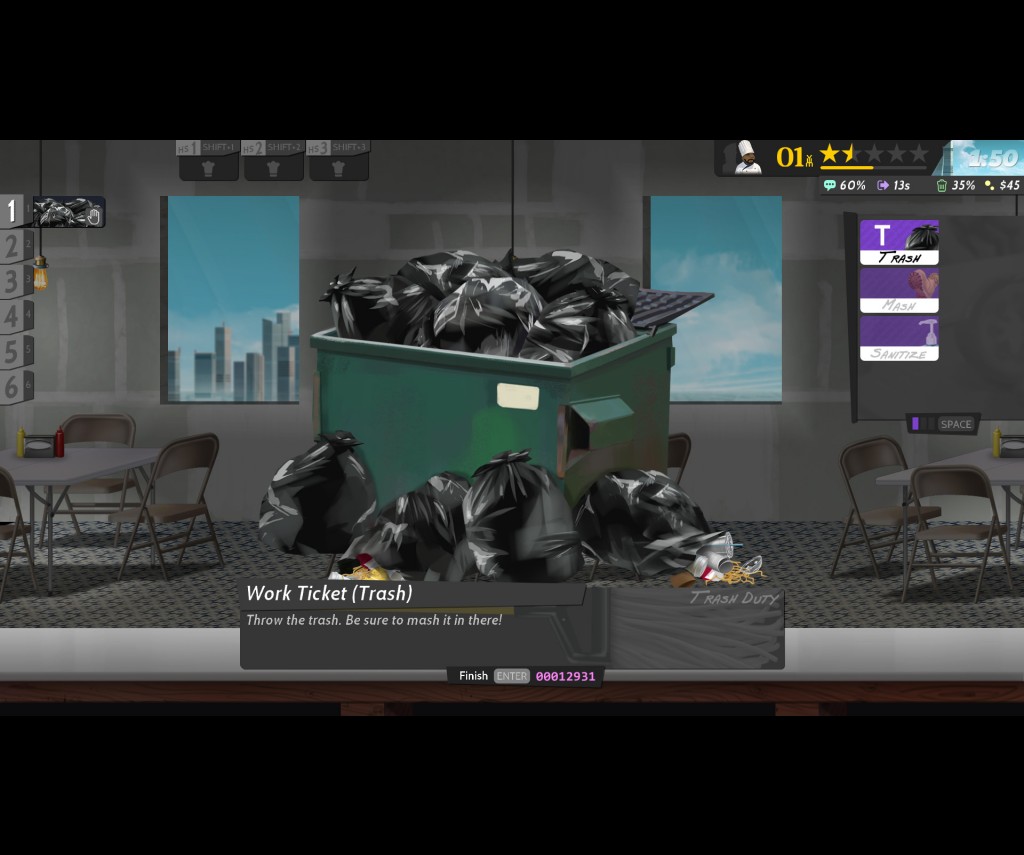Open holding station HS 2
The width and height of the screenshot is (1024, 855).
tap(273, 162)
